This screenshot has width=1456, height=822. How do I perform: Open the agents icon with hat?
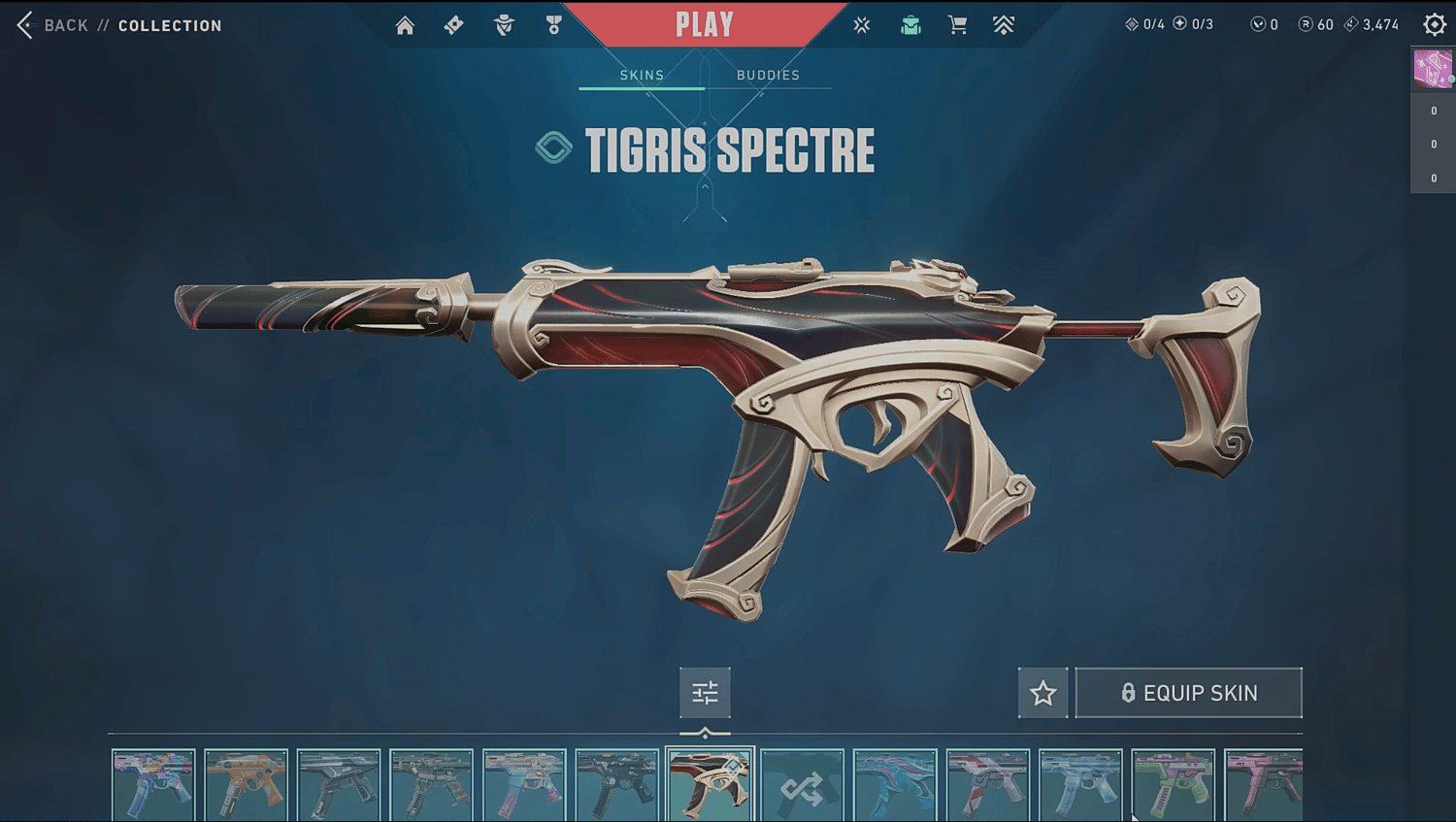pos(504,25)
